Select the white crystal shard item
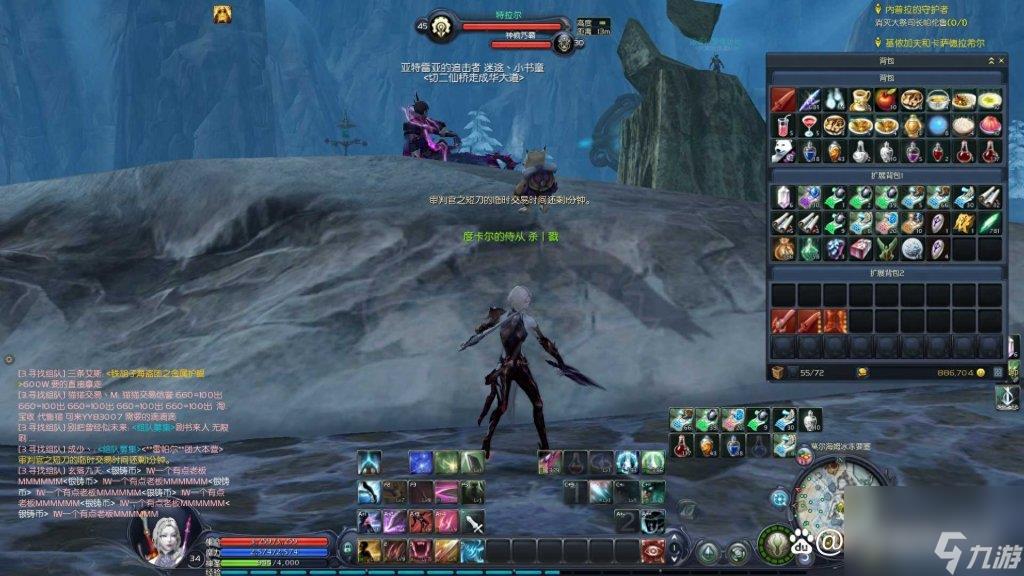 pyautogui.click(x=782, y=197)
